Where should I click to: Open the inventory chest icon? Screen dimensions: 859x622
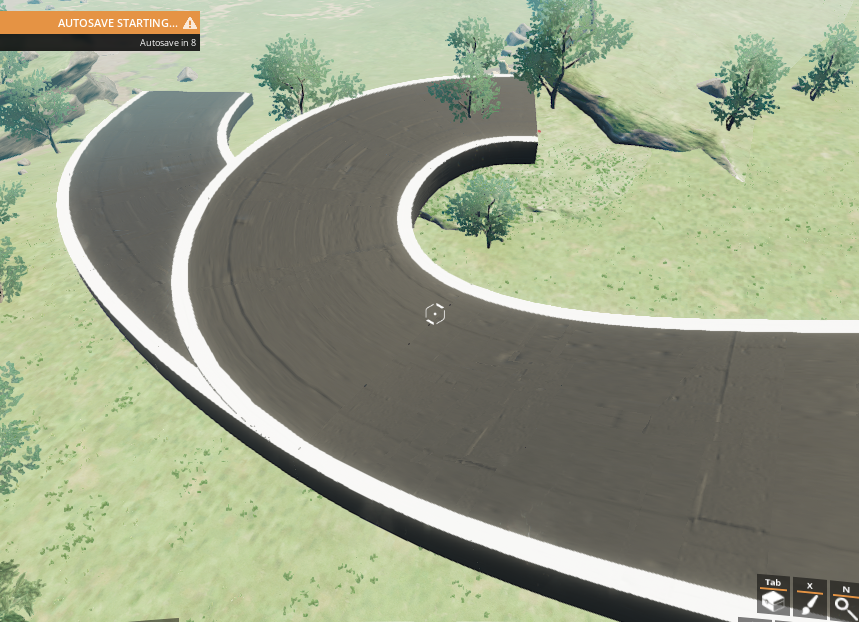(x=772, y=600)
